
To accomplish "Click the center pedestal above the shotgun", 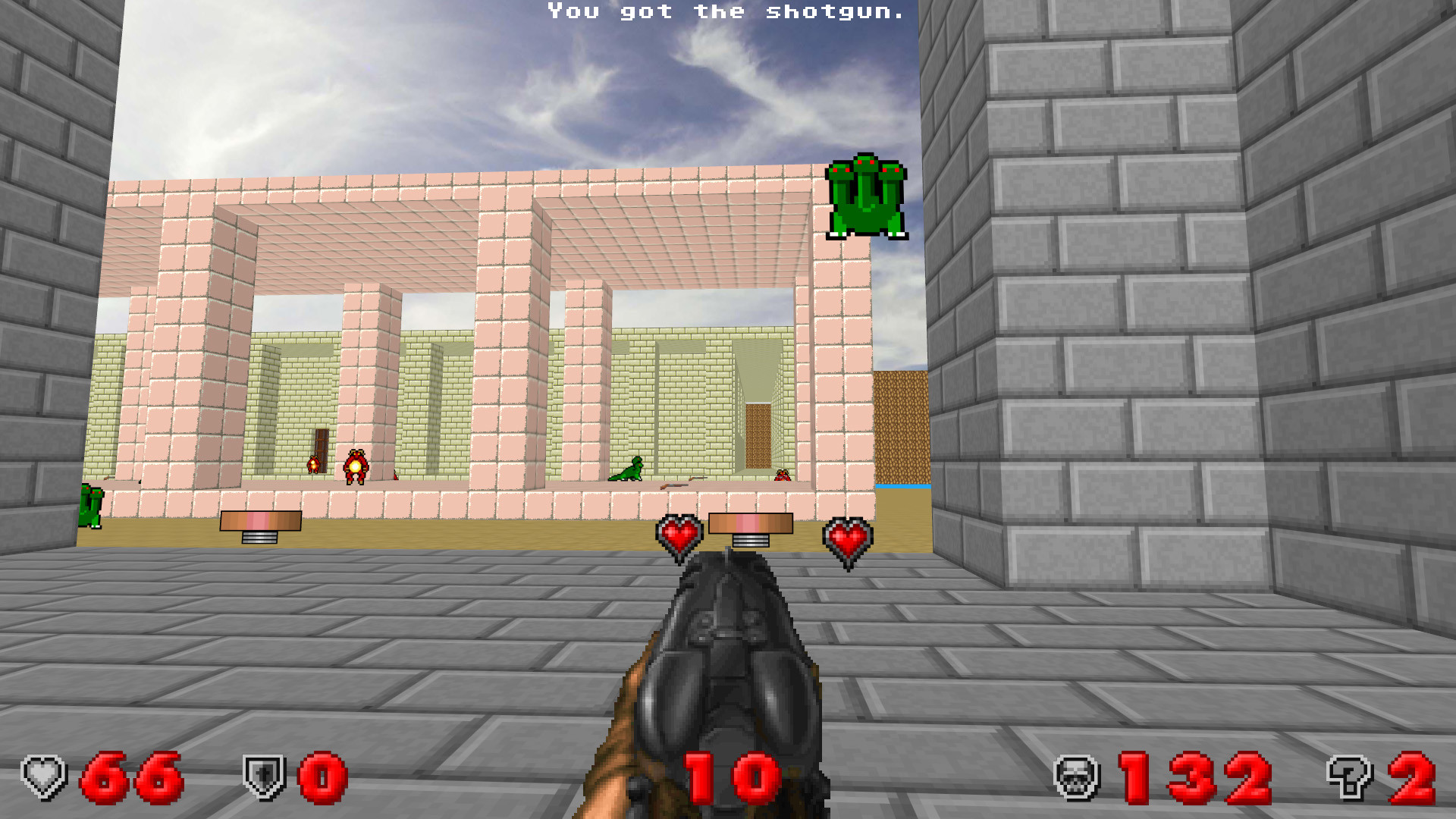I will coord(750,523).
